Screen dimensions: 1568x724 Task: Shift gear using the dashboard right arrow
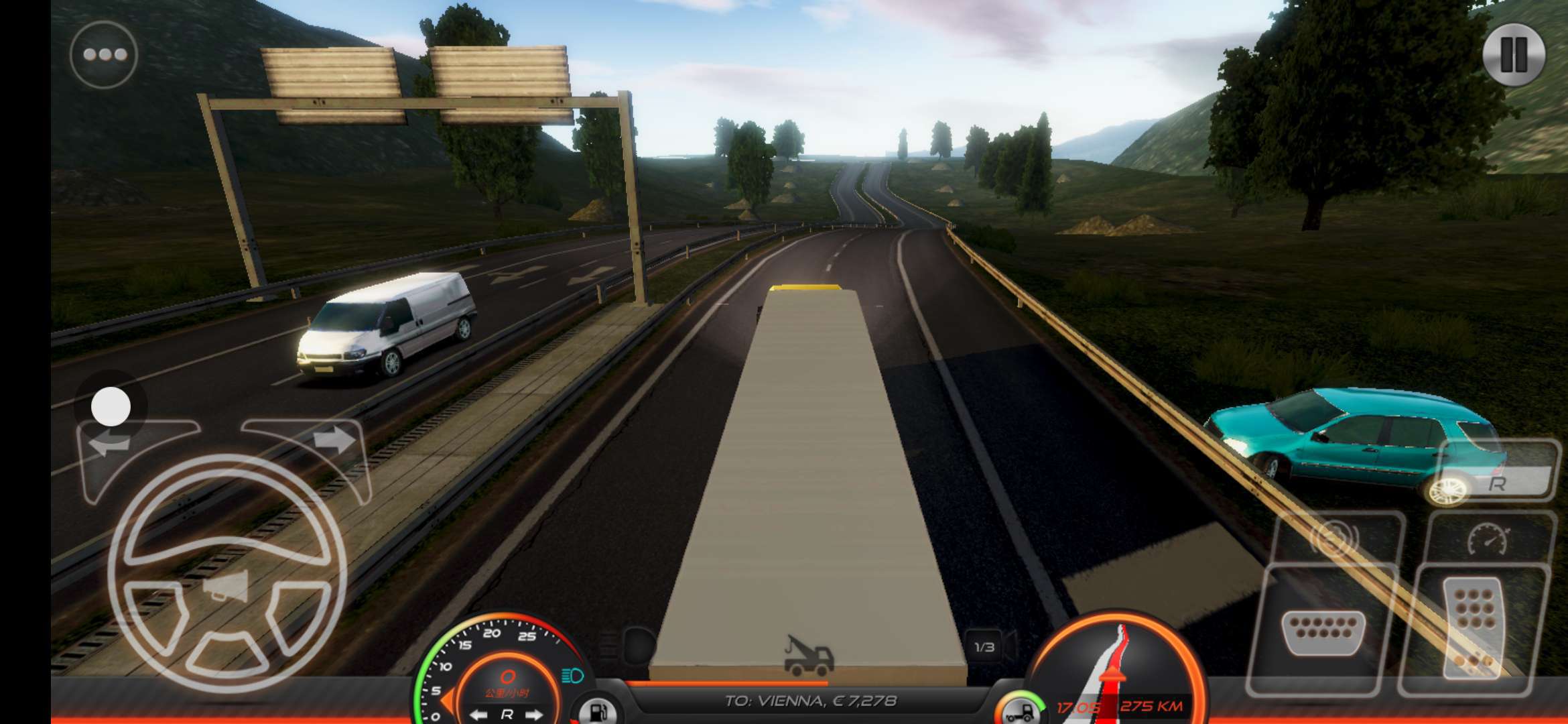point(535,715)
